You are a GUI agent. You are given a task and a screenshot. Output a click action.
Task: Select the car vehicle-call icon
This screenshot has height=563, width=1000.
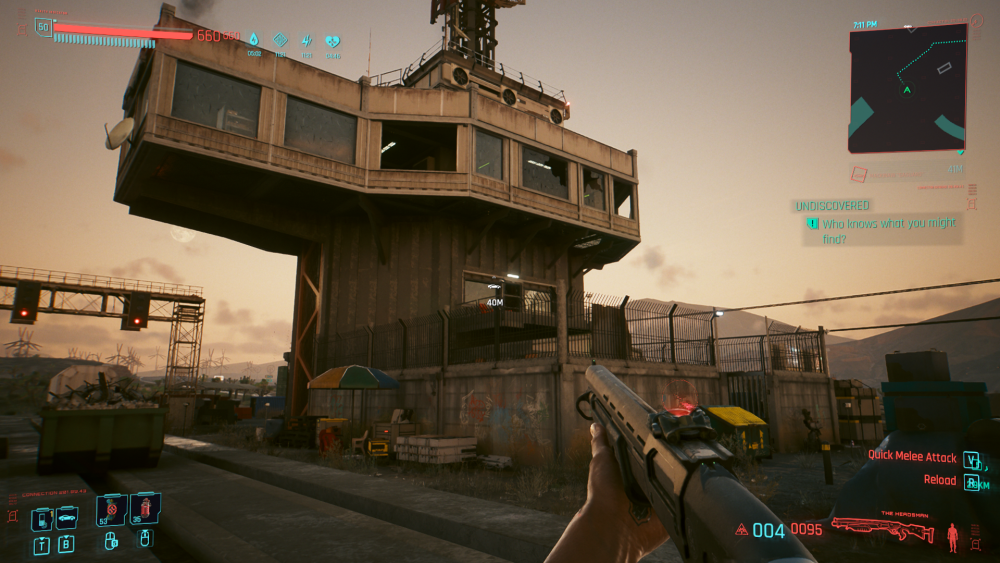click(x=67, y=518)
